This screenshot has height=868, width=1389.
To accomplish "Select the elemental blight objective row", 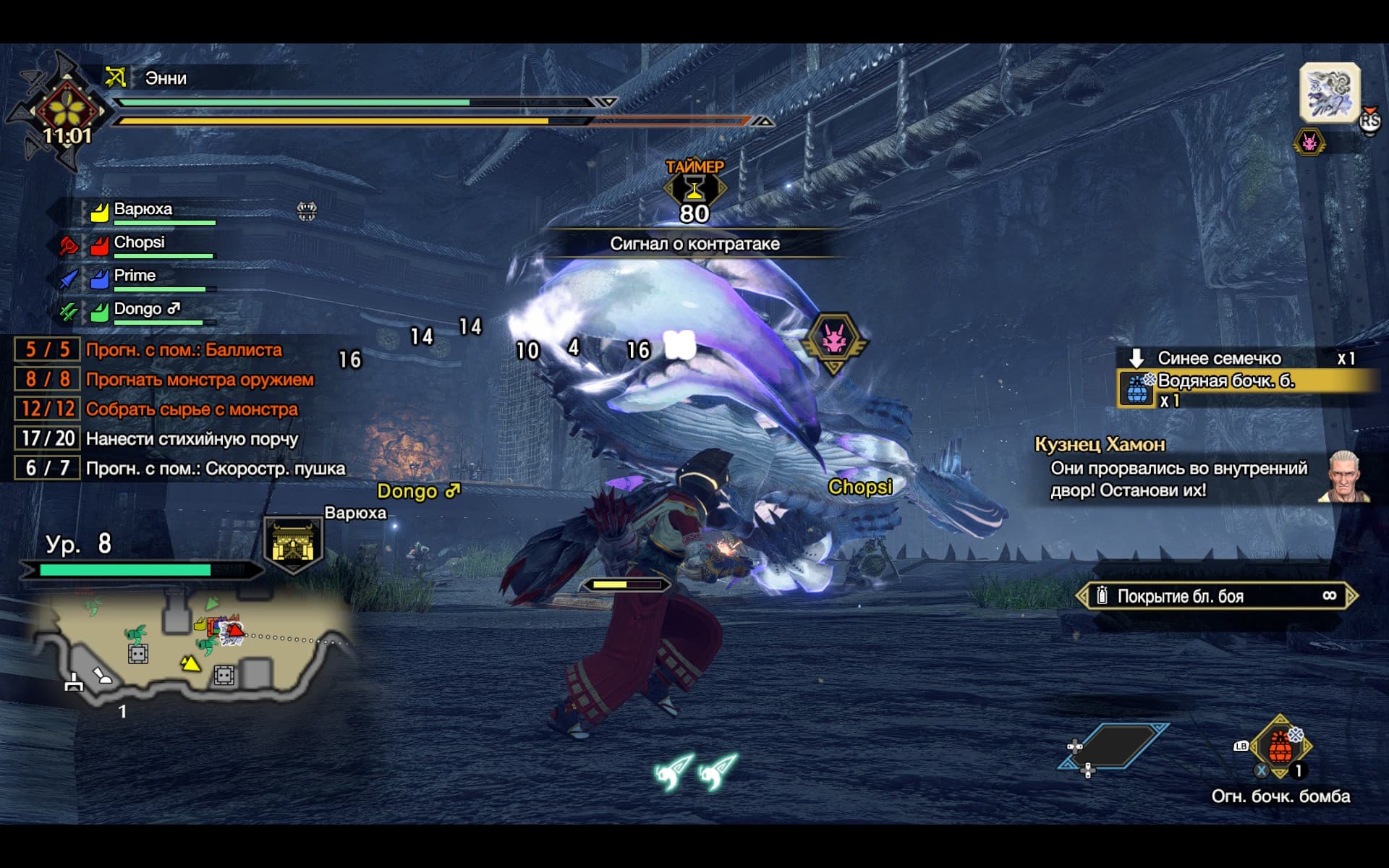I will tap(192, 439).
